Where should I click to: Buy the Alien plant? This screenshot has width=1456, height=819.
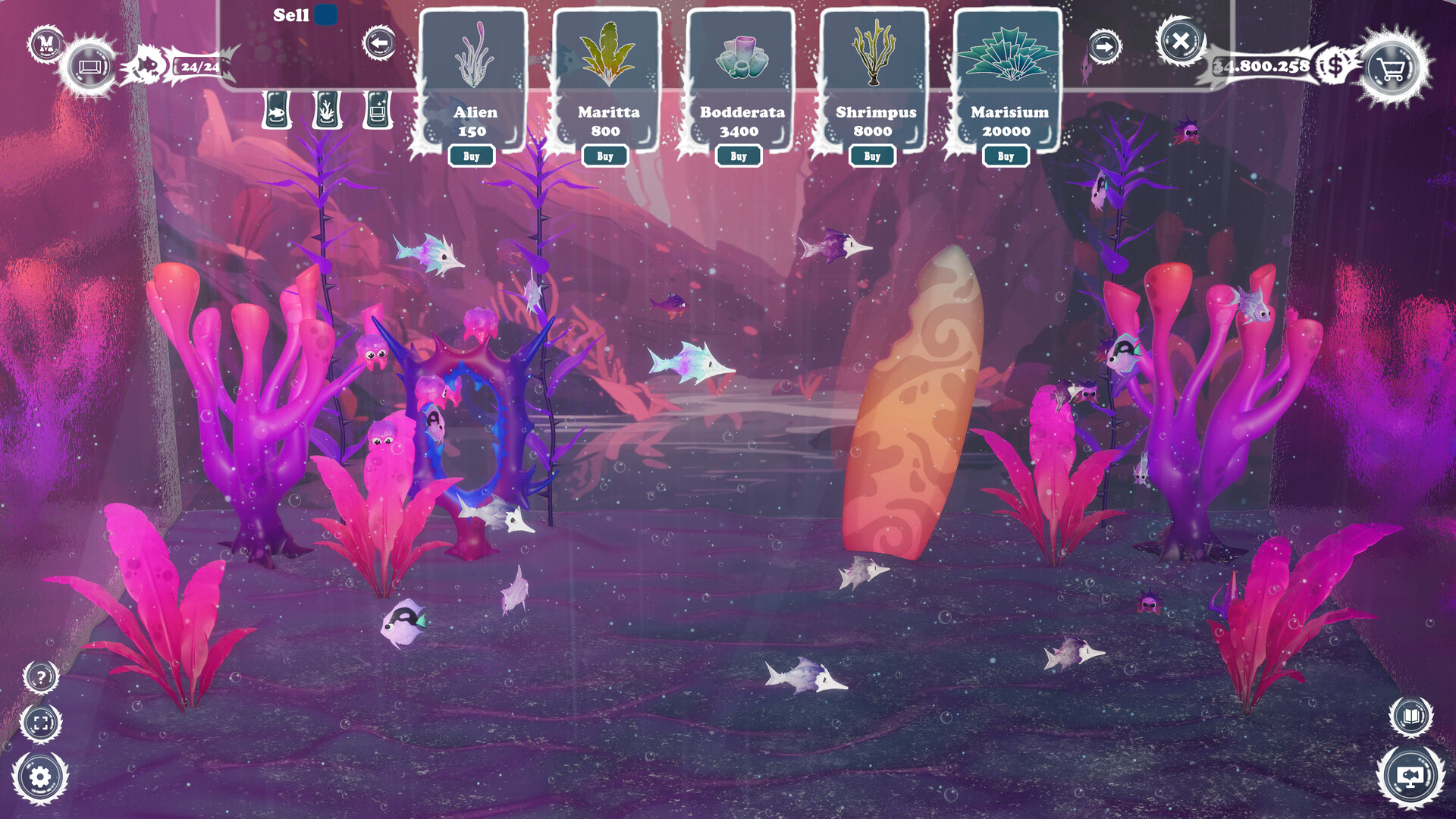coord(472,156)
